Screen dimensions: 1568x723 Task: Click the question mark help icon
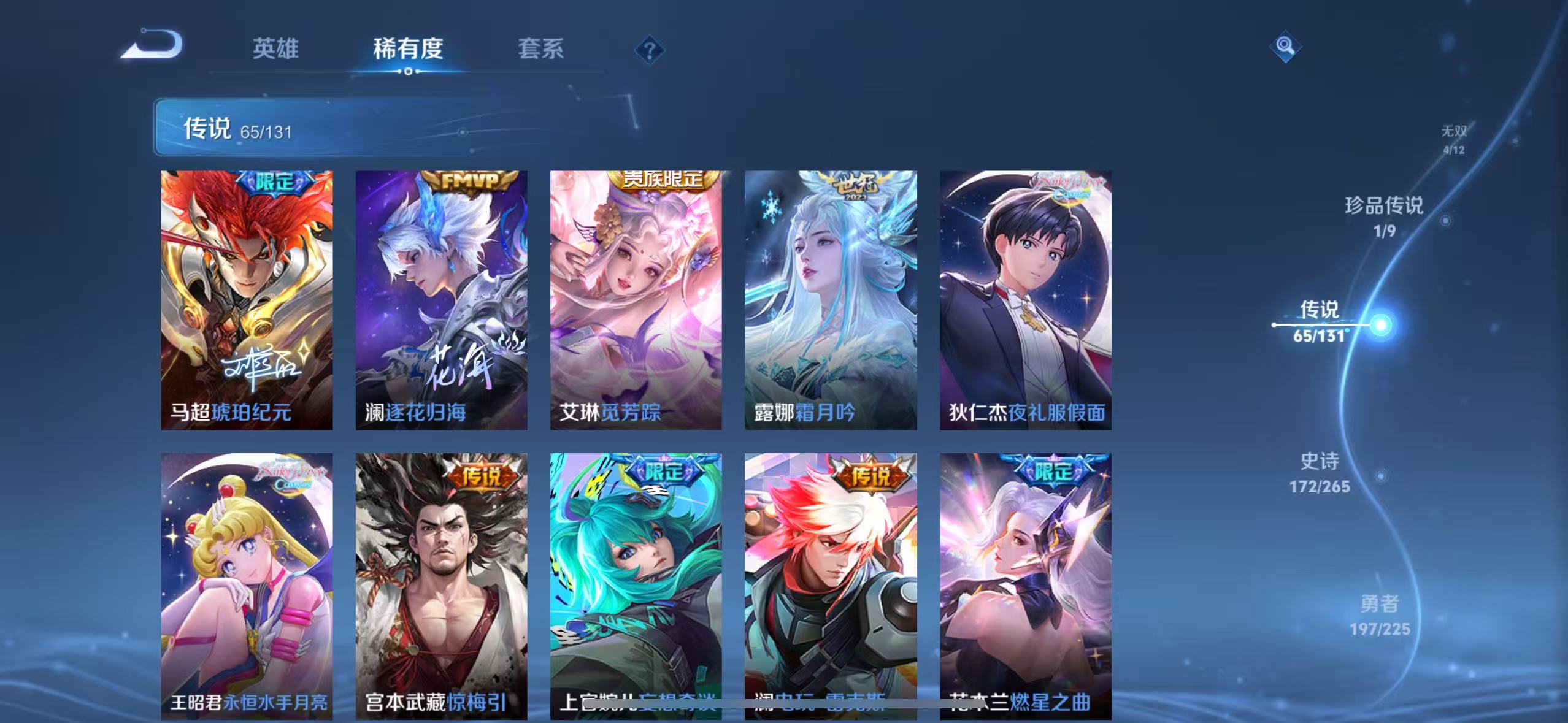[x=649, y=49]
